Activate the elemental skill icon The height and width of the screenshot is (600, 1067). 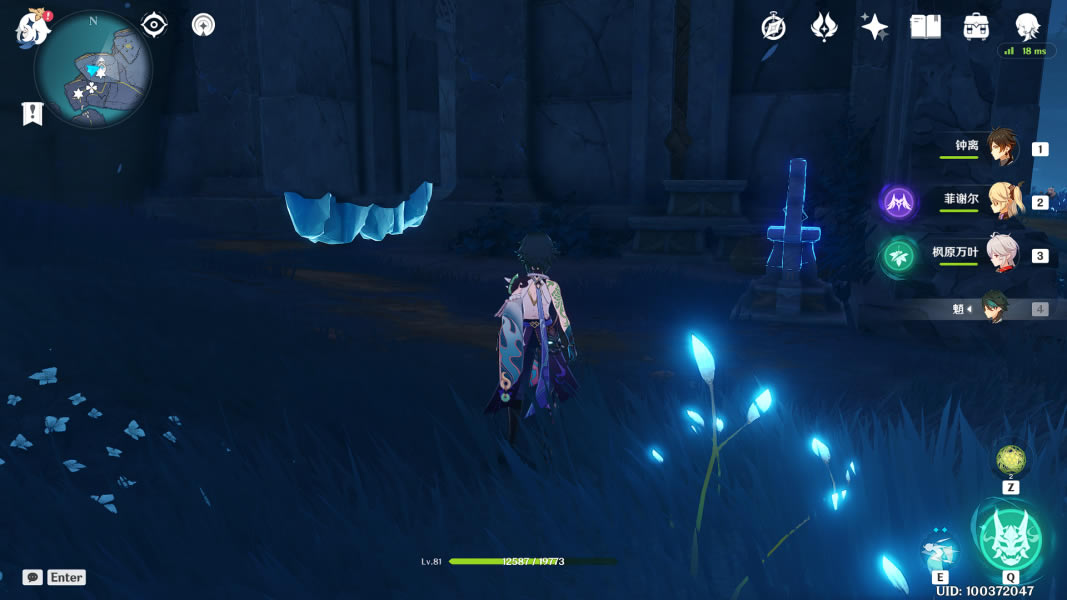(939, 550)
